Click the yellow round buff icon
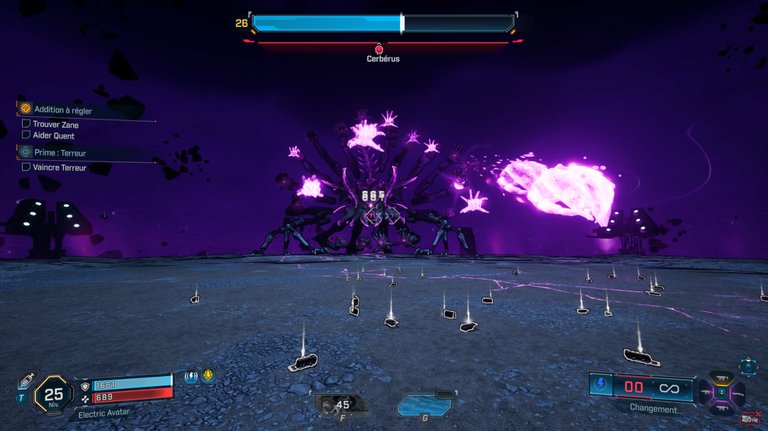This screenshot has width=768, height=431. click(208, 377)
